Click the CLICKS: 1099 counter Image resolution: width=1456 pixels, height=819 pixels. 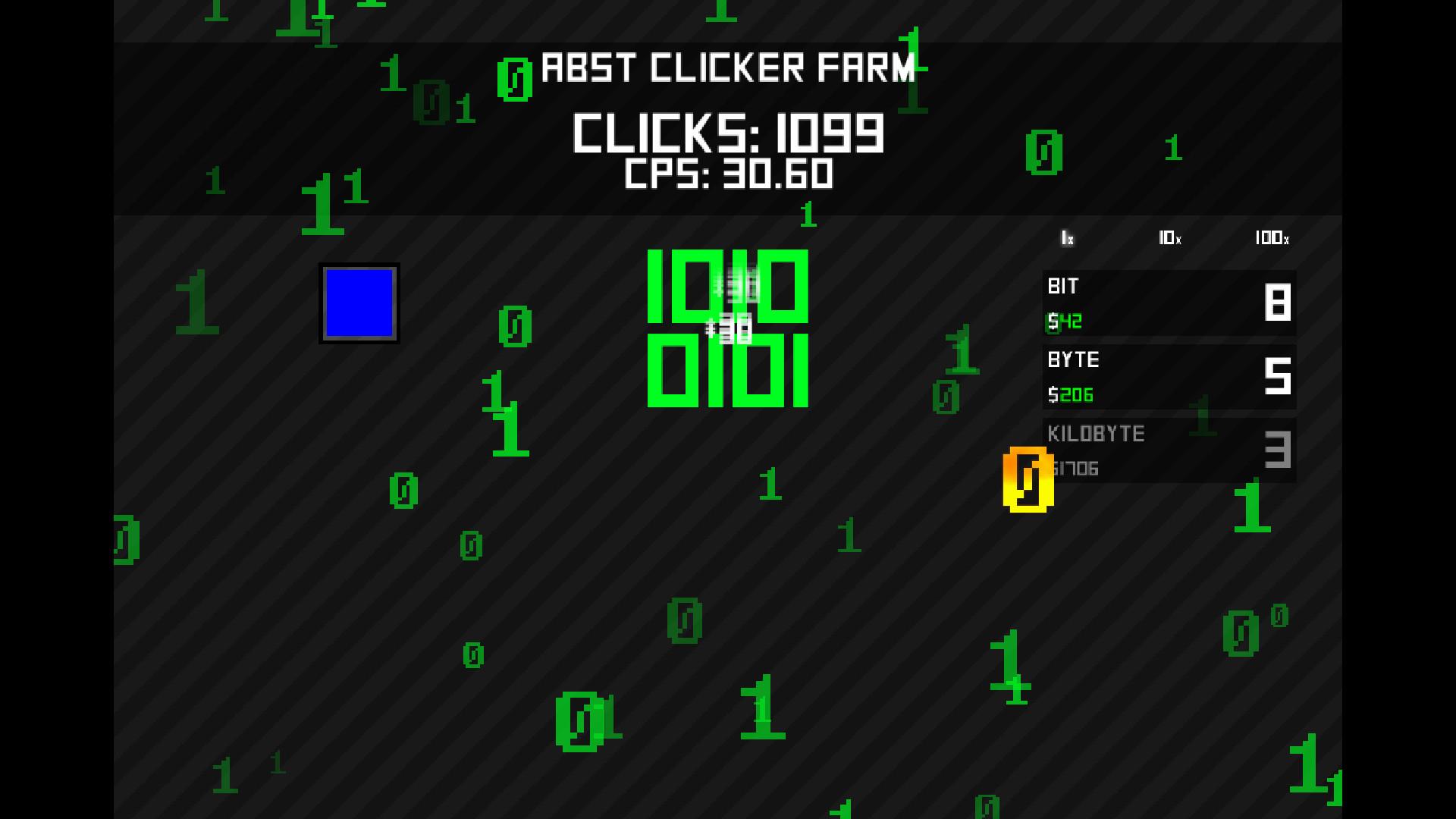(x=728, y=133)
